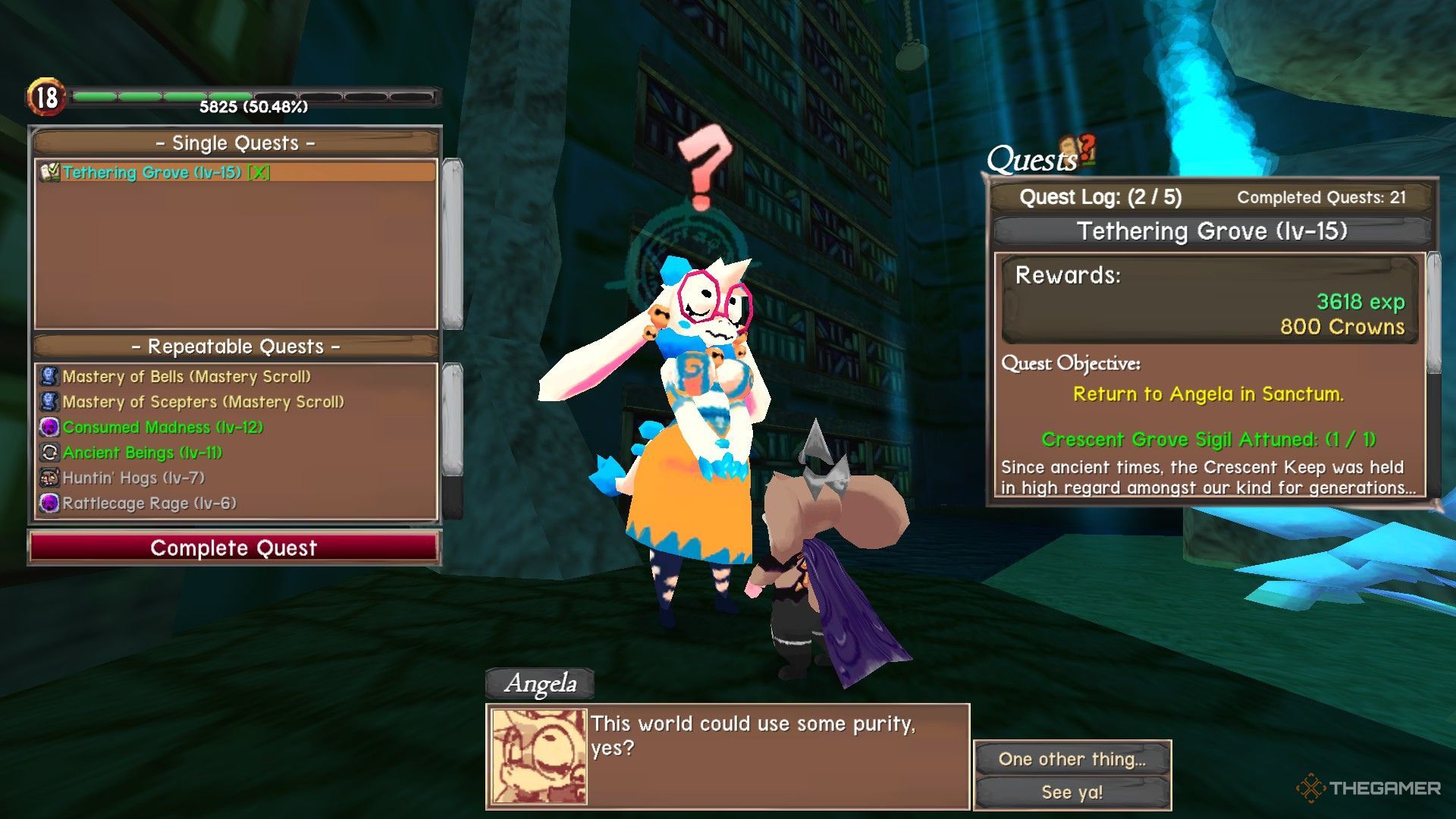Click the Single Quests list scrollbar
This screenshot has height=819, width=1456.
(x=452, y=243)
